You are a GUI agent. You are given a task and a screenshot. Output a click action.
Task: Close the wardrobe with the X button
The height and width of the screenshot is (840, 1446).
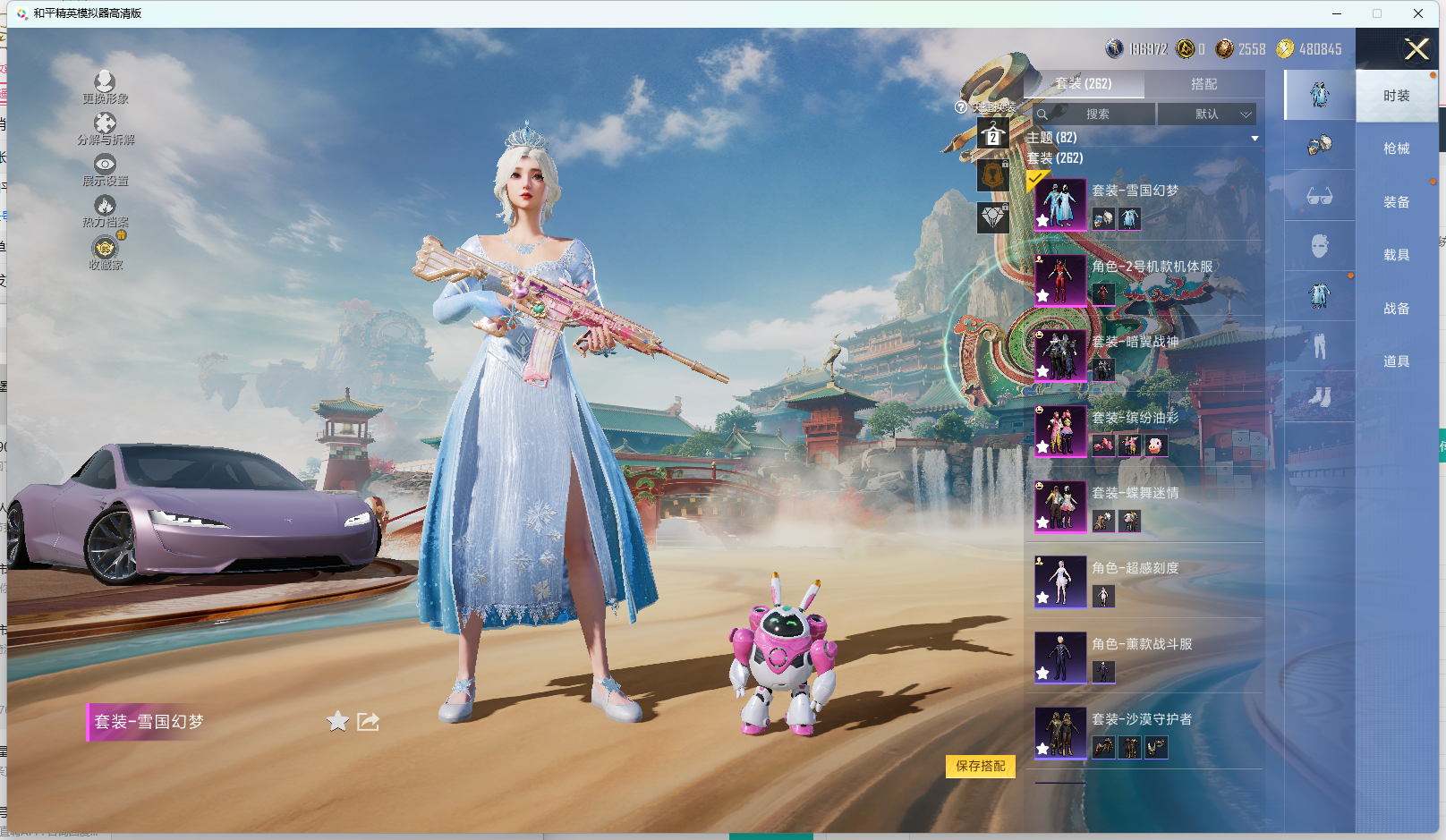tap(1416, 49)
